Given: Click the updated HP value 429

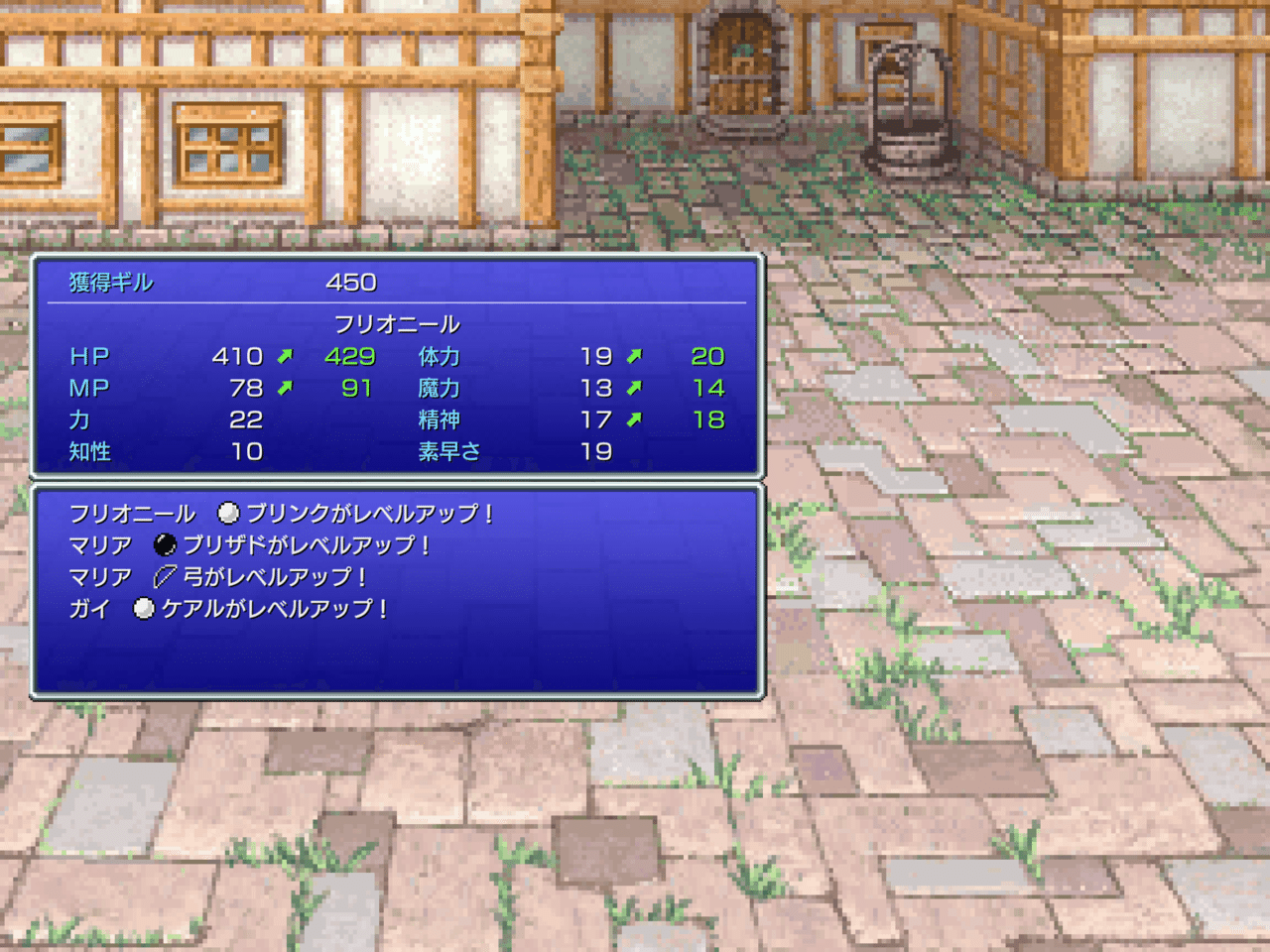Looking at the screenshot, I should [x=352, y=355].
